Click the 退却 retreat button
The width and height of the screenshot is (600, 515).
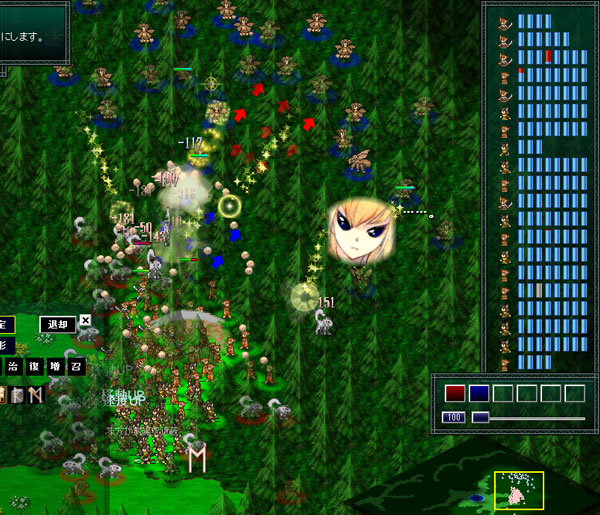point(57,324)
